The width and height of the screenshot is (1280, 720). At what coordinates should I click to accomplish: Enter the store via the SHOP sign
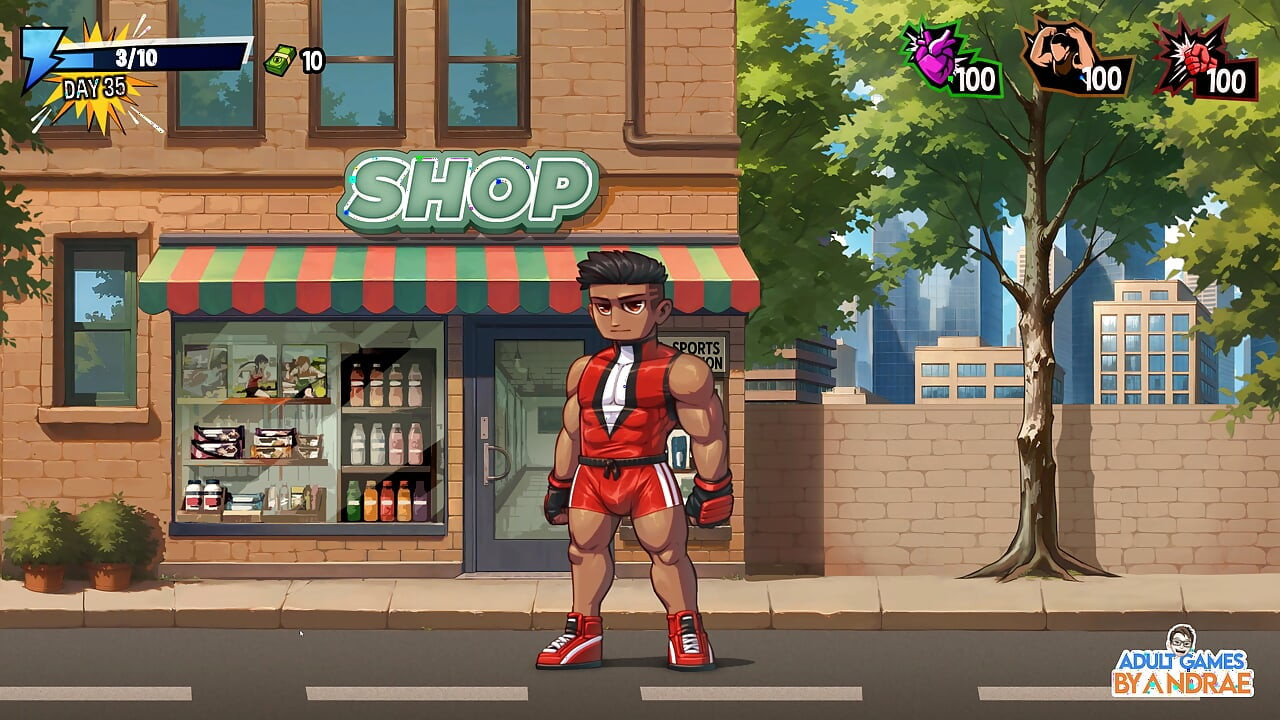[x=470, y=190]
